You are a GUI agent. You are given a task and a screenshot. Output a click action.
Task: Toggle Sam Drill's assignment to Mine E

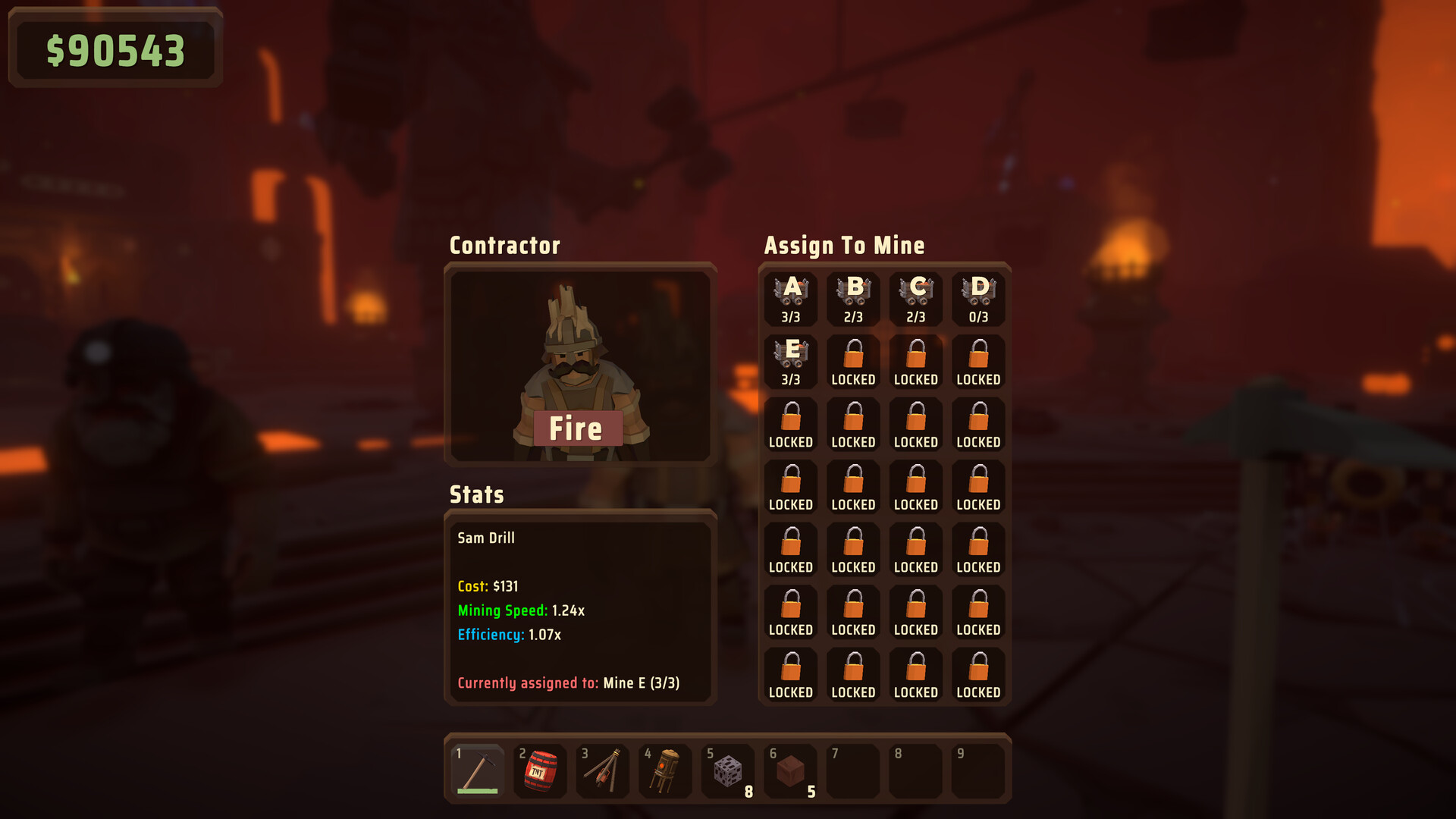[x=791, y=360]
